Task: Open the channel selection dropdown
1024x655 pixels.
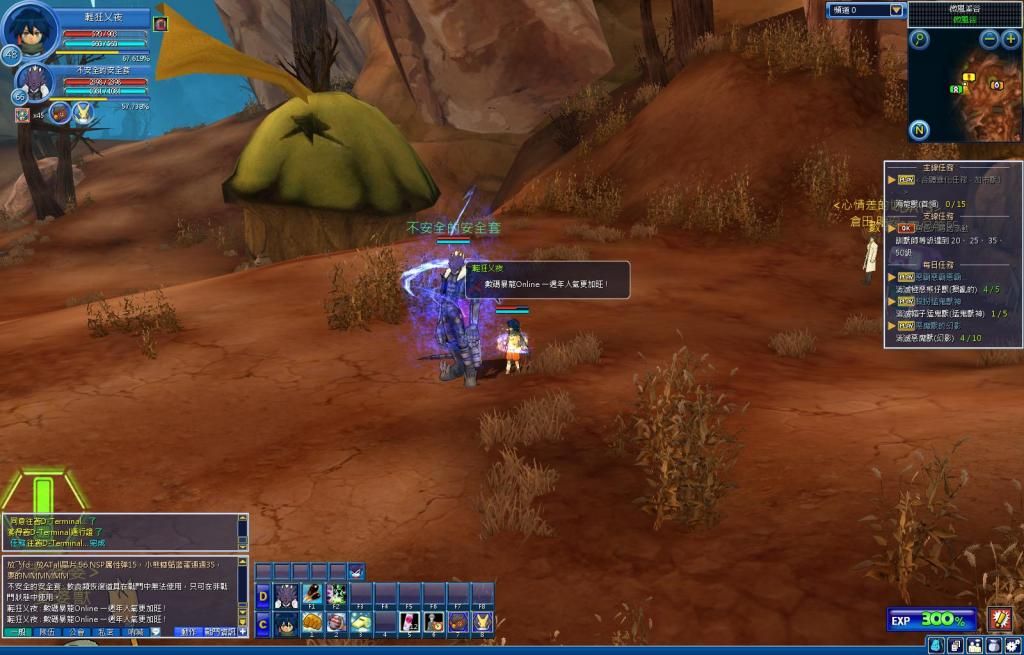Action: 896,10
